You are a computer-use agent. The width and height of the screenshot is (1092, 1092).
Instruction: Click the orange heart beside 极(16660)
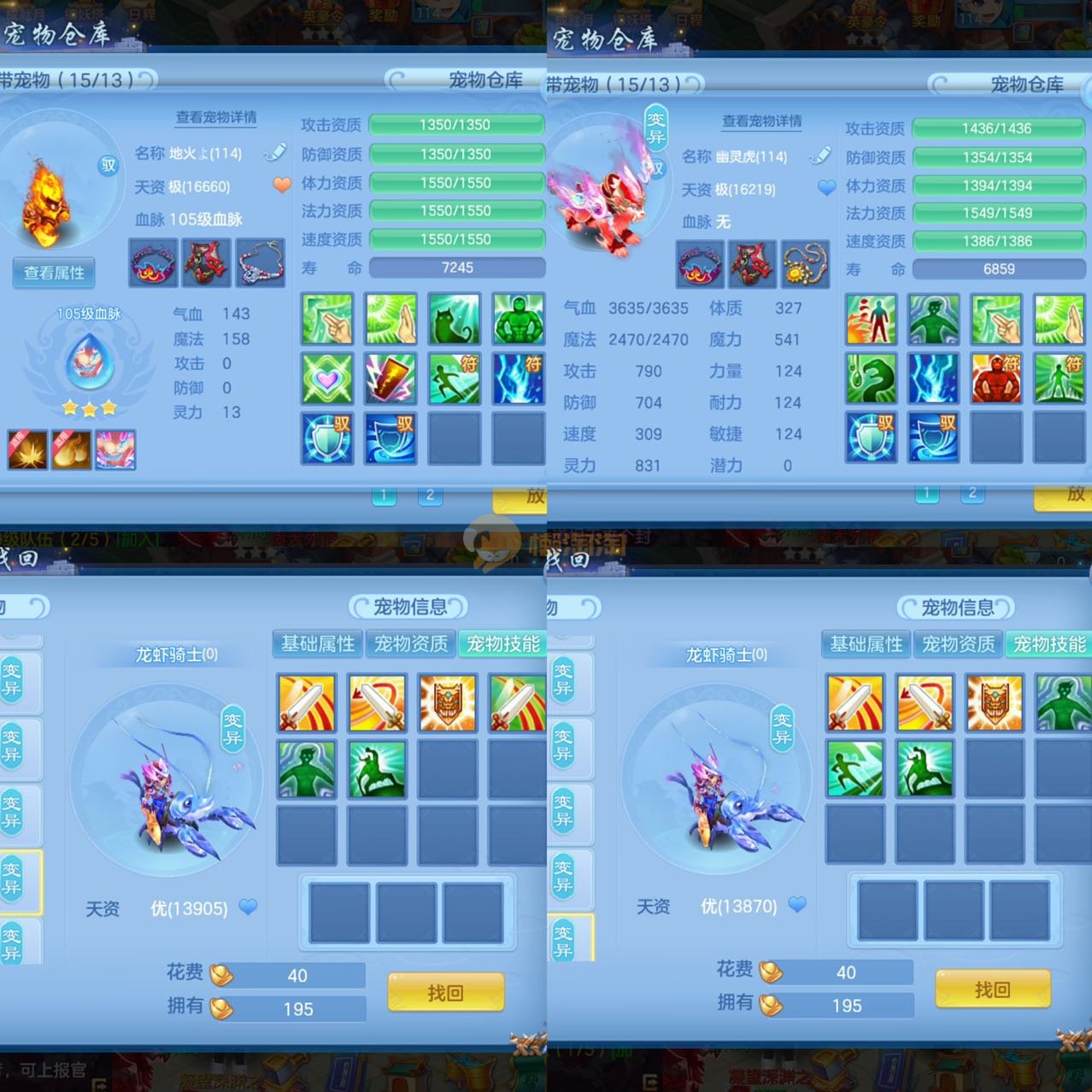tap(282, 185)
